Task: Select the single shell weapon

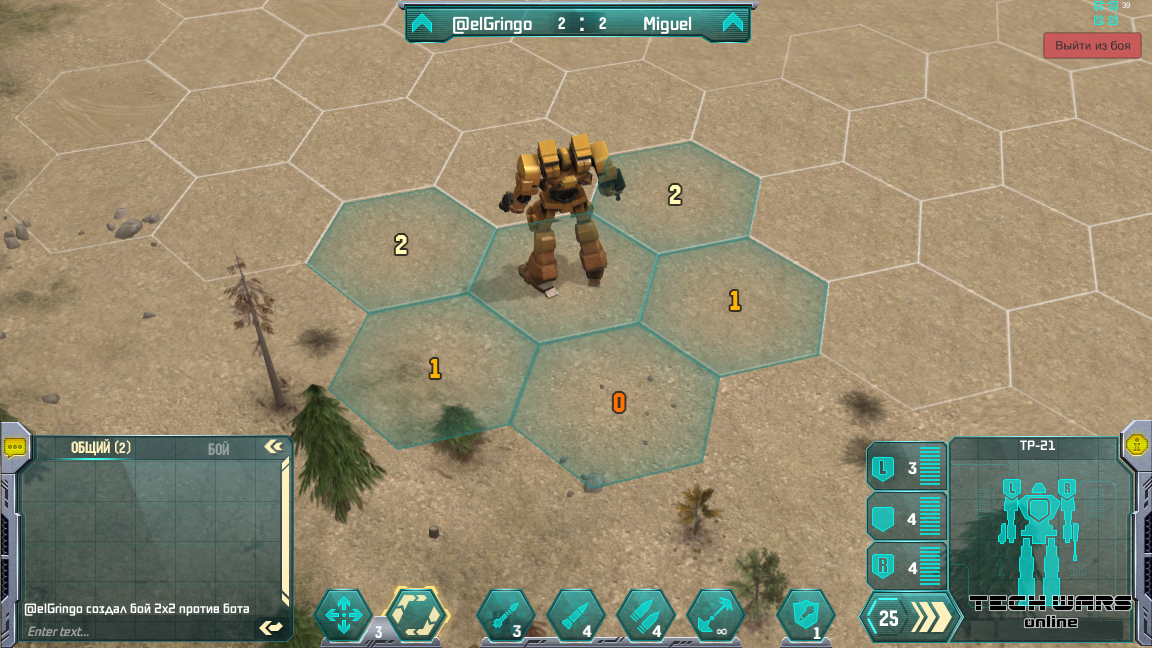Action: coord(575,615)
